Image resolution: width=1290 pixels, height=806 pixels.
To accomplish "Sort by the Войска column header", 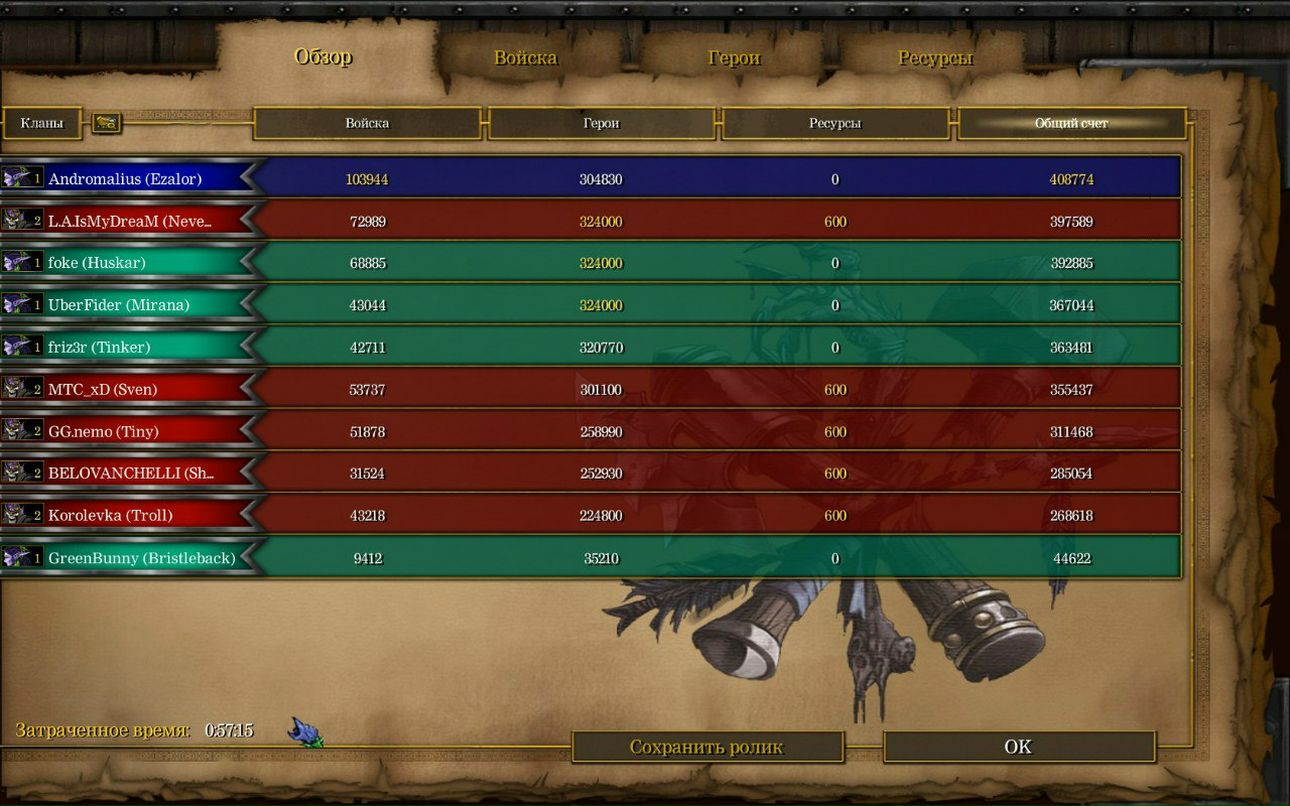I will [x=367, y=123].
